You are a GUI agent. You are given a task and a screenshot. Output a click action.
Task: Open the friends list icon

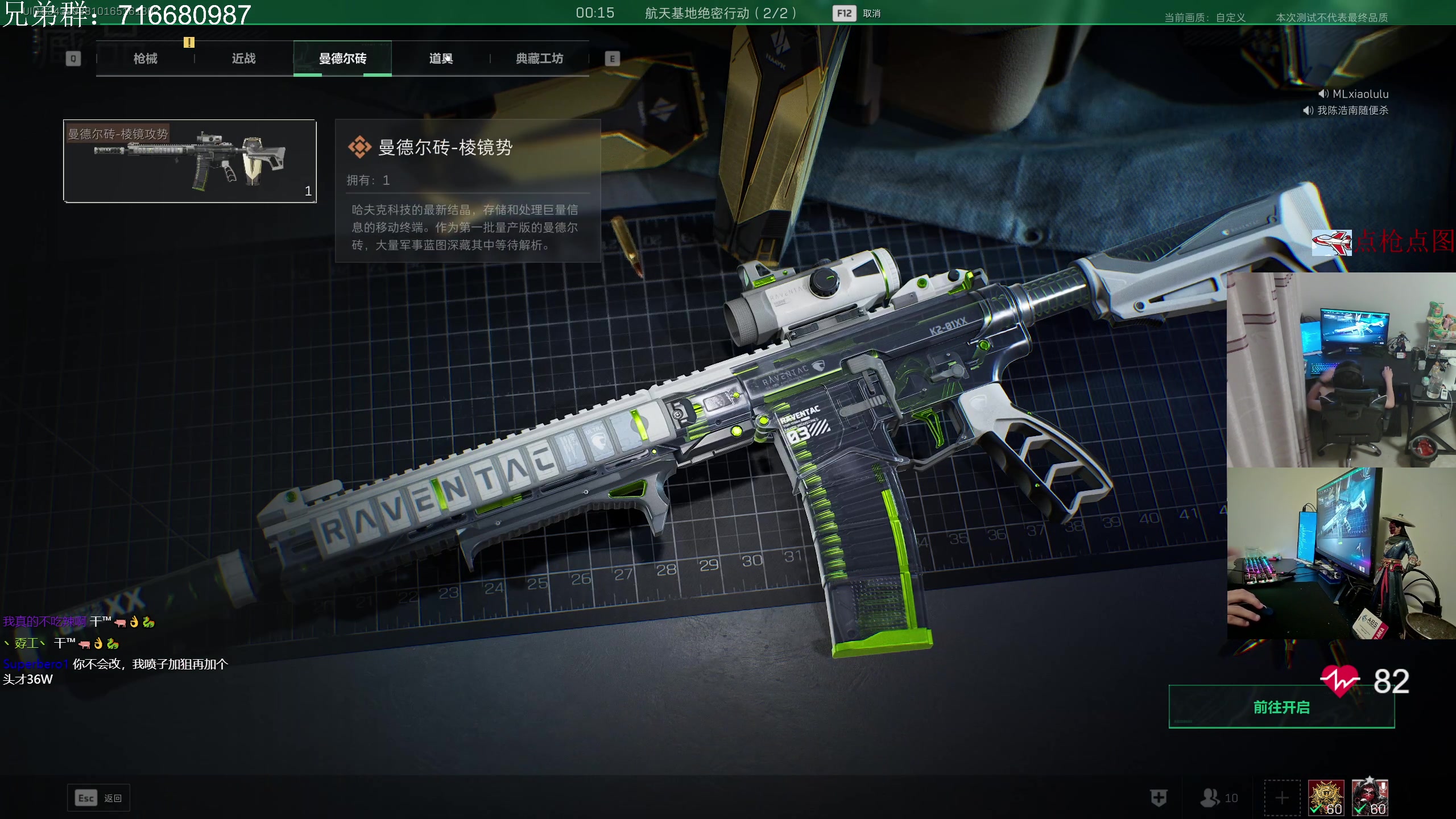pyautogui.click(x=1218, y=798)
